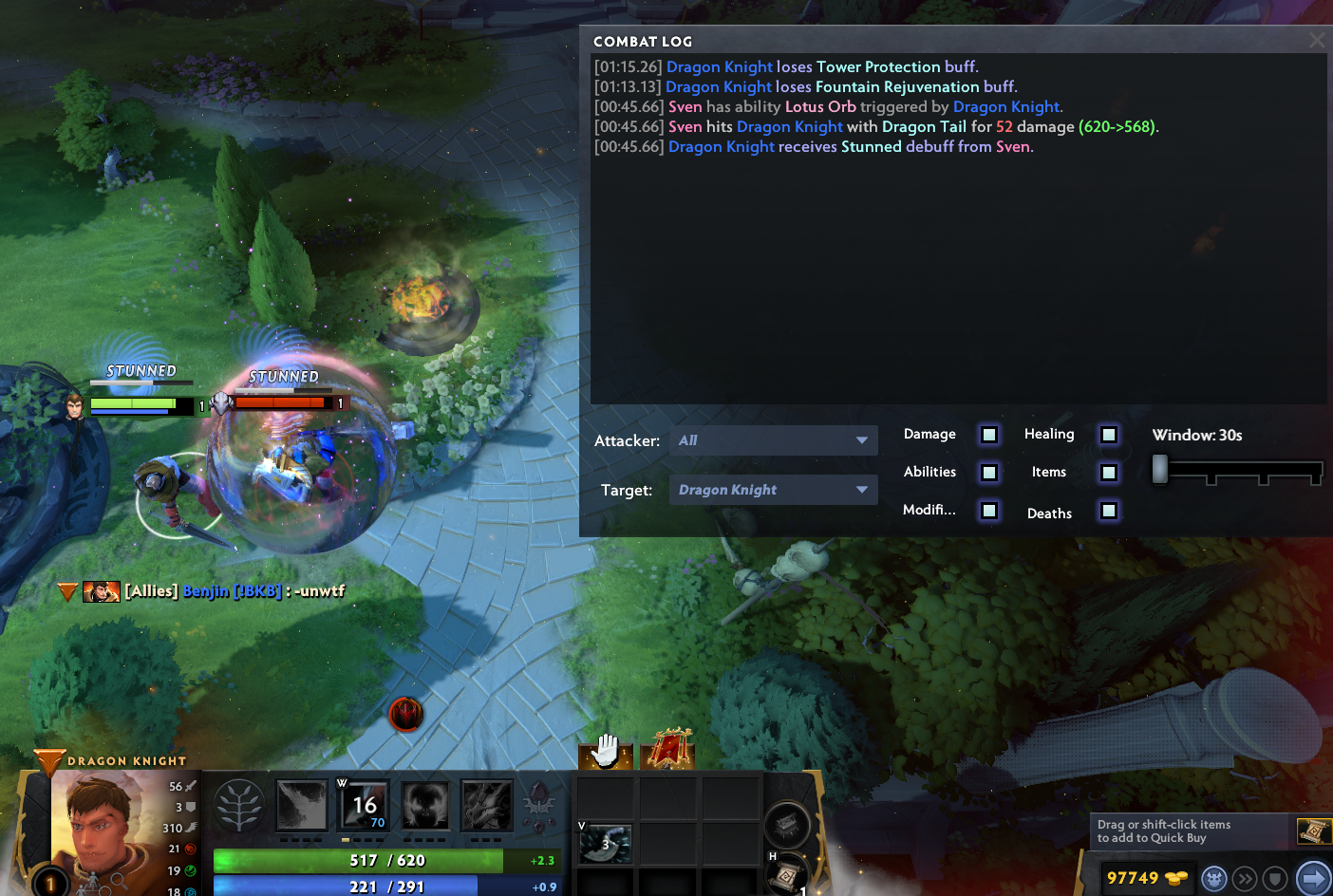Toggle the Healing filter checkbox
The image size is (1333, 896).
(x=1108, y=435)
